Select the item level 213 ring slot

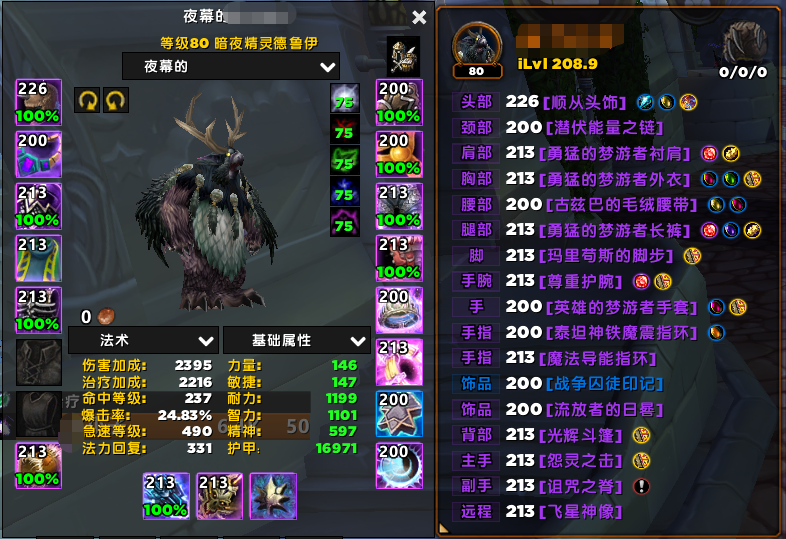398,361
